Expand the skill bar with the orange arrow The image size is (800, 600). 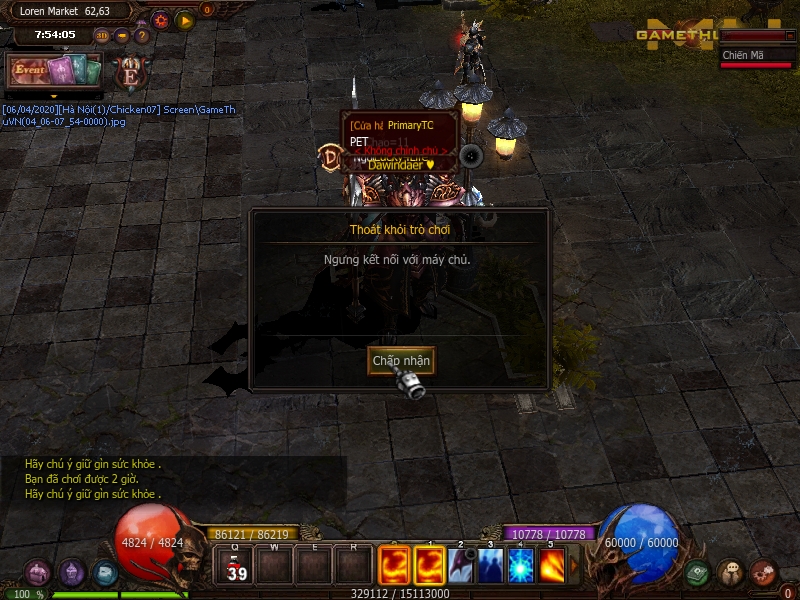point(574,566)
